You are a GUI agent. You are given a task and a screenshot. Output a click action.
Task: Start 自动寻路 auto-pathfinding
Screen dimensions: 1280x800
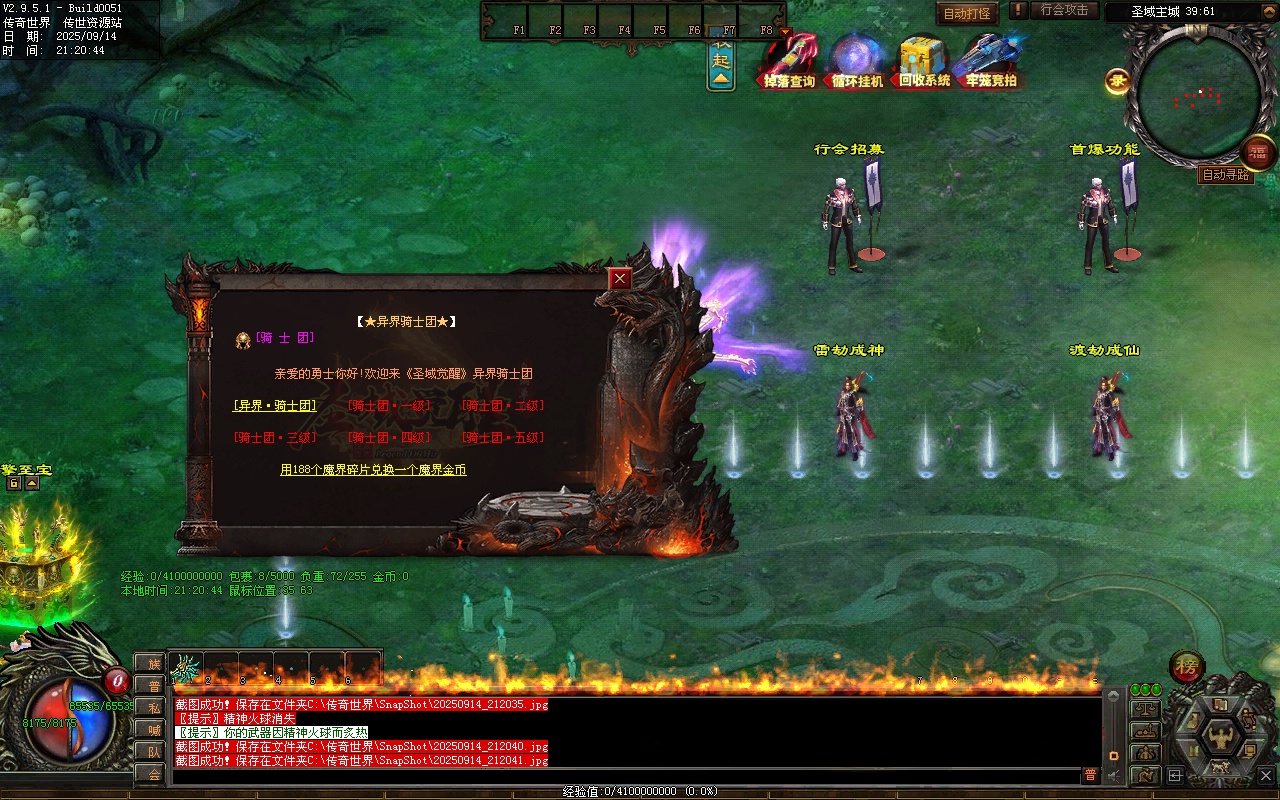[x=1225, y=175]
